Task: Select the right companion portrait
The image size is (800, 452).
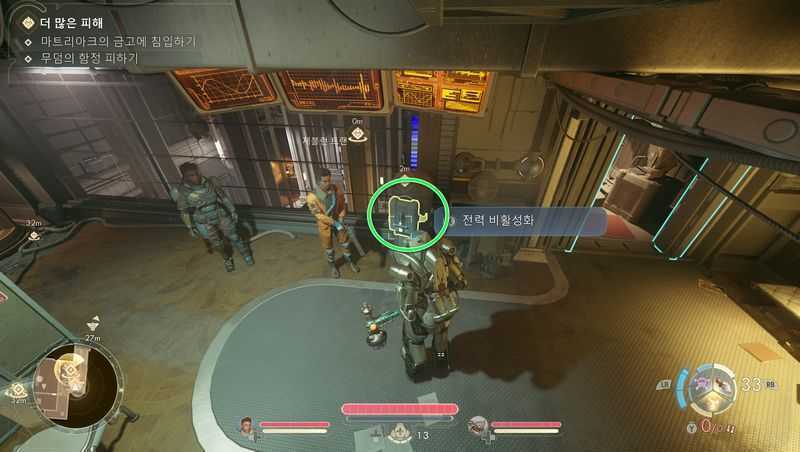Action: click(x=478, y=426)
